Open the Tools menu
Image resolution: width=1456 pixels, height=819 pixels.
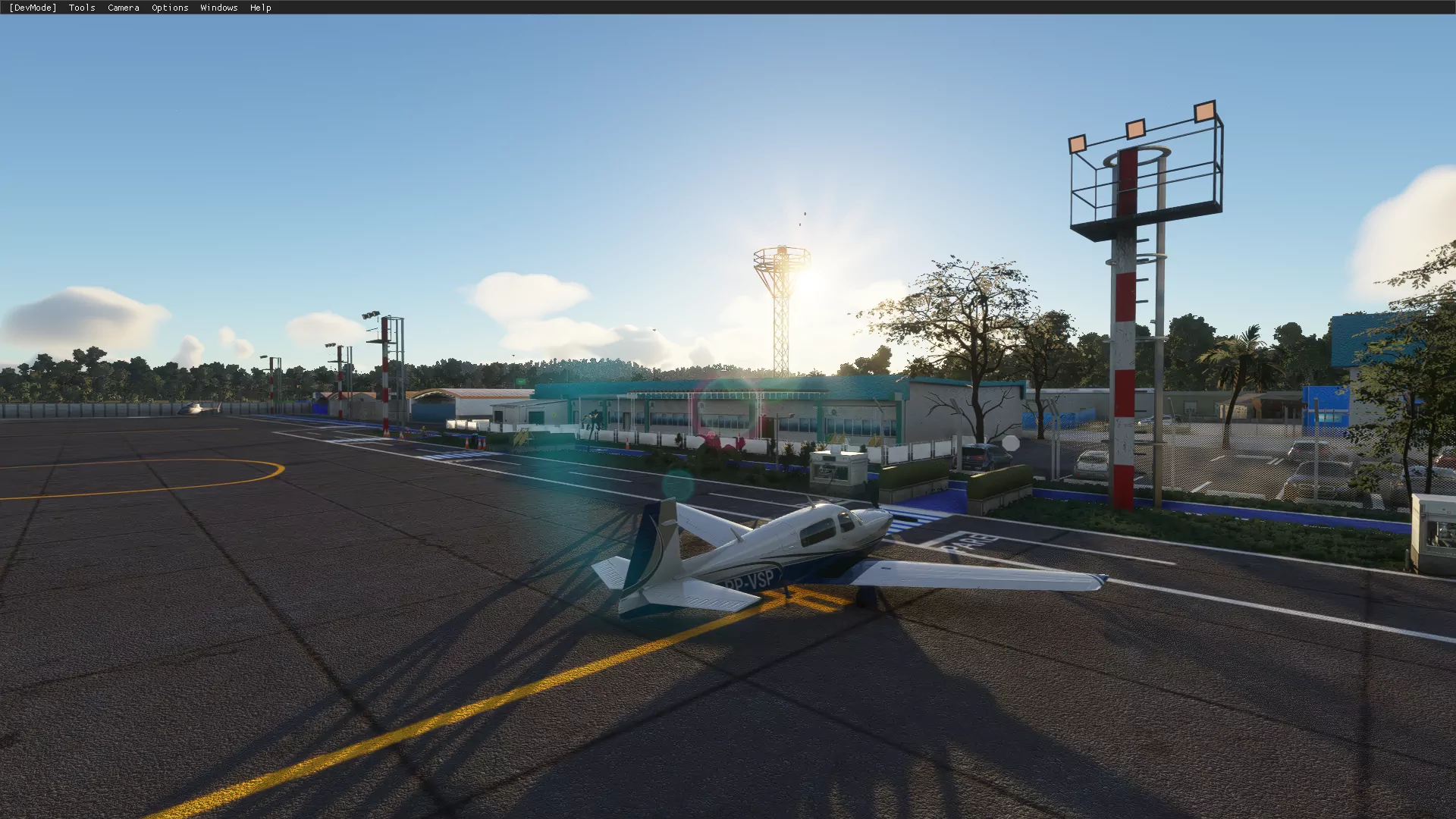pyautogui.click(x=82, y=8)
